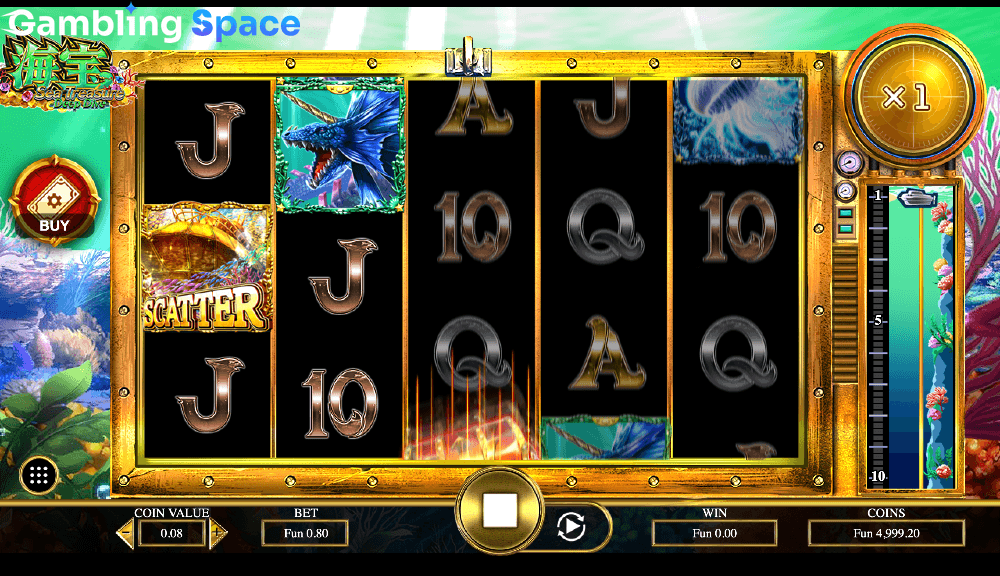The height and width of the screenshot is (576, 1000).
Task: Visit the Gambling Space logo link
Action: pos(155,24)
